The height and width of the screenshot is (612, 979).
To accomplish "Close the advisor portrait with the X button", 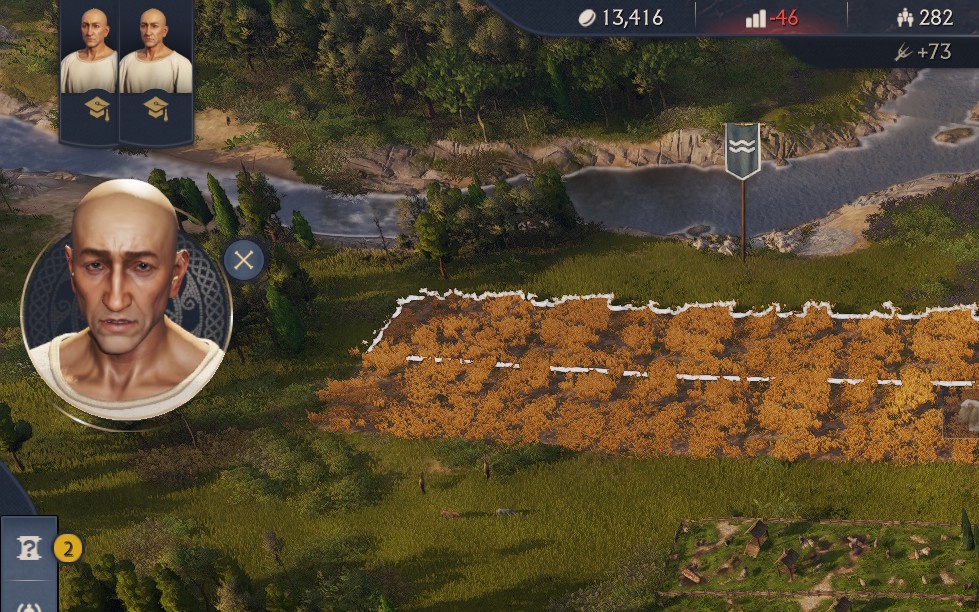I will (243, 262).
